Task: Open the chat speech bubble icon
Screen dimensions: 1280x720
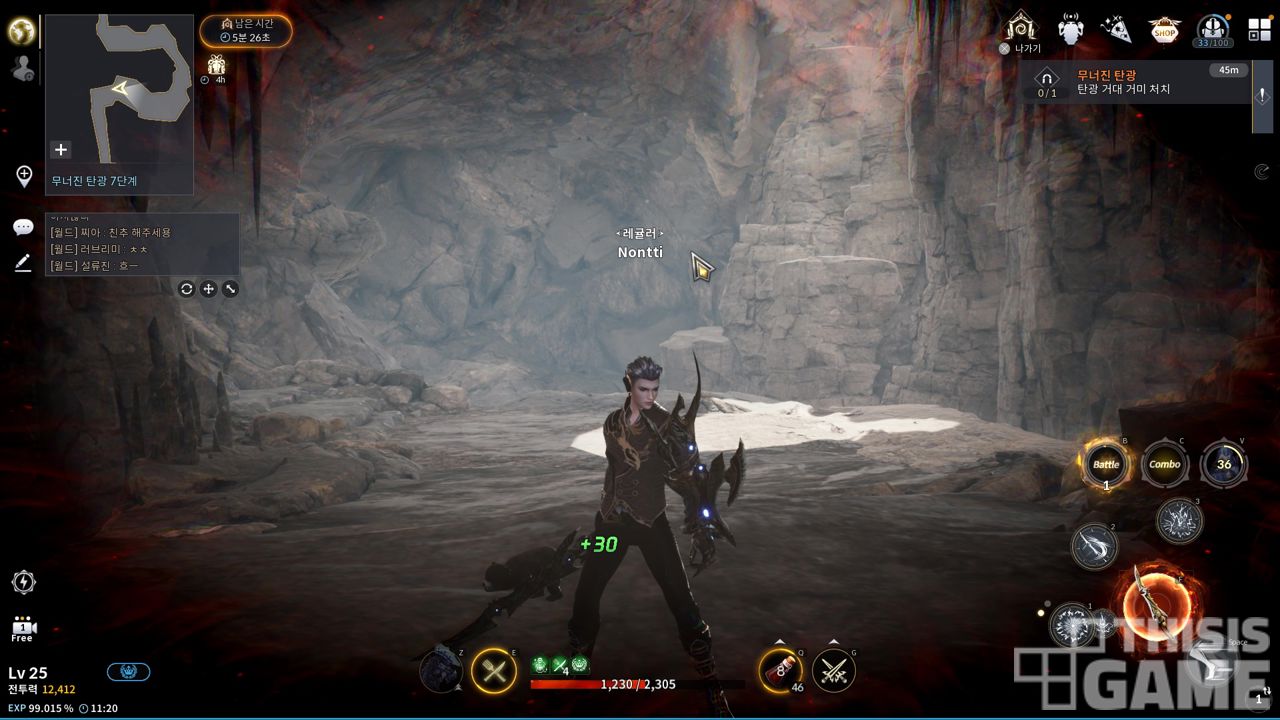Action: click(23, 228)
